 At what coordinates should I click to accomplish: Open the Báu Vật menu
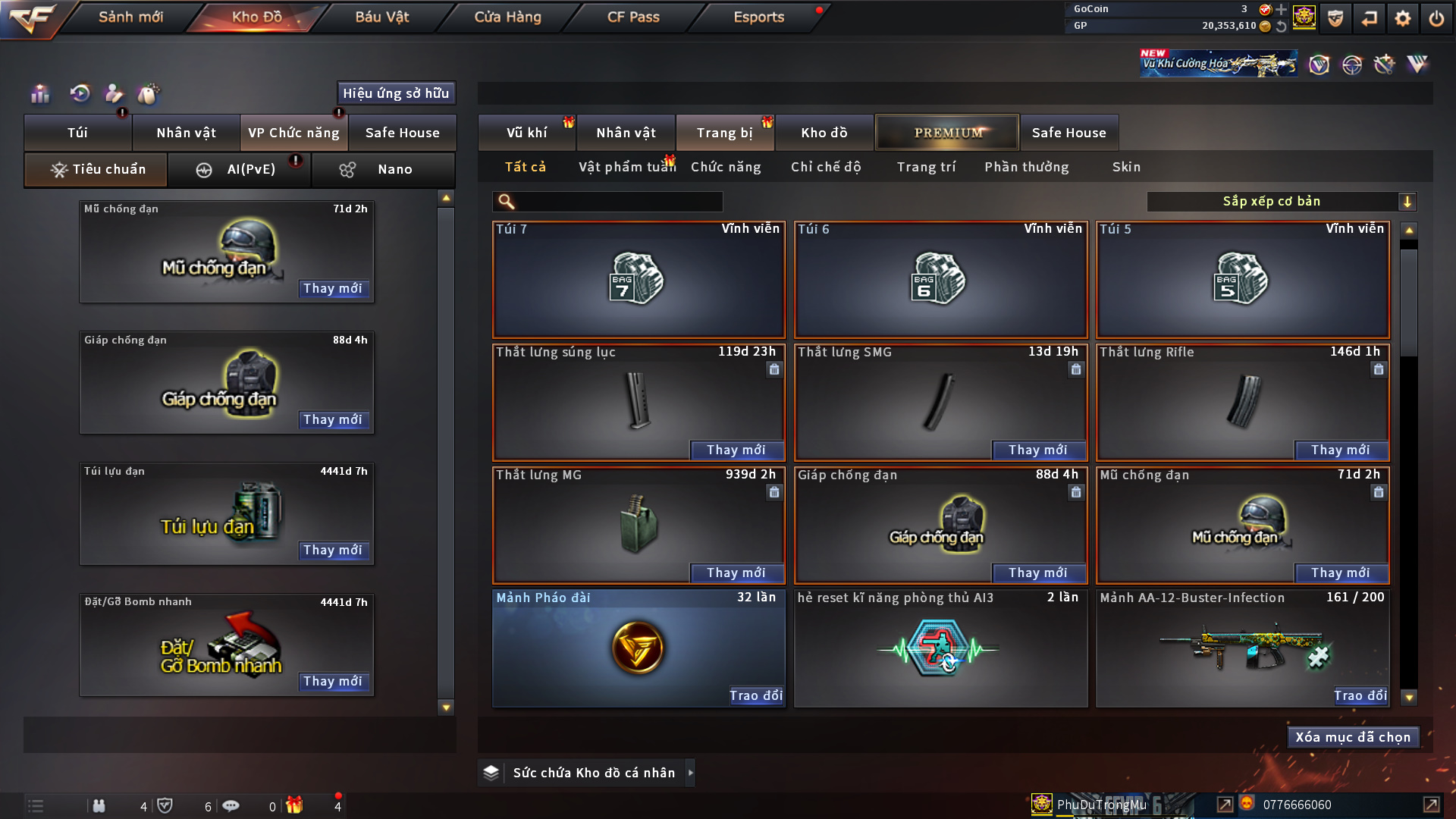coord(382,17)
